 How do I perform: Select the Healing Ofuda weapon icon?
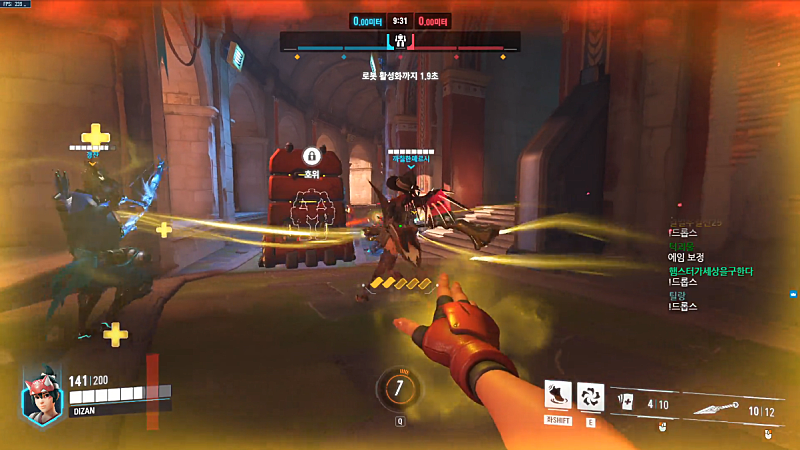pyautogui.click(x=627, y=402)
